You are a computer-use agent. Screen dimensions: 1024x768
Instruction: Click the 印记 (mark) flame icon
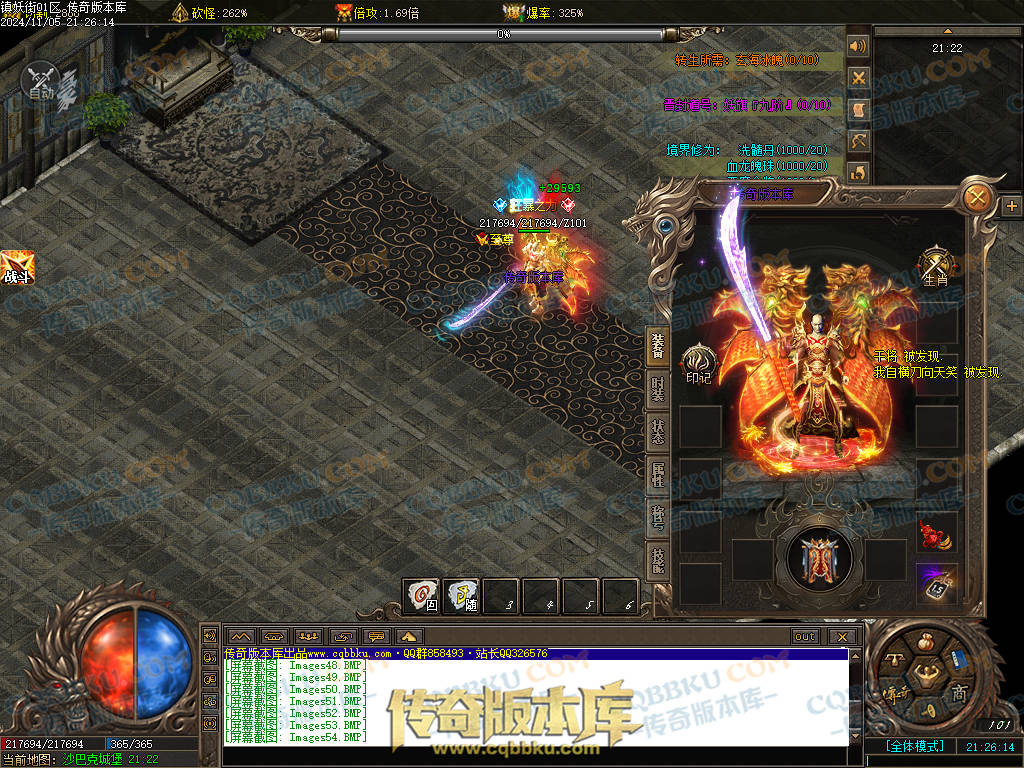pyautogui.click(x=698, y=363)
